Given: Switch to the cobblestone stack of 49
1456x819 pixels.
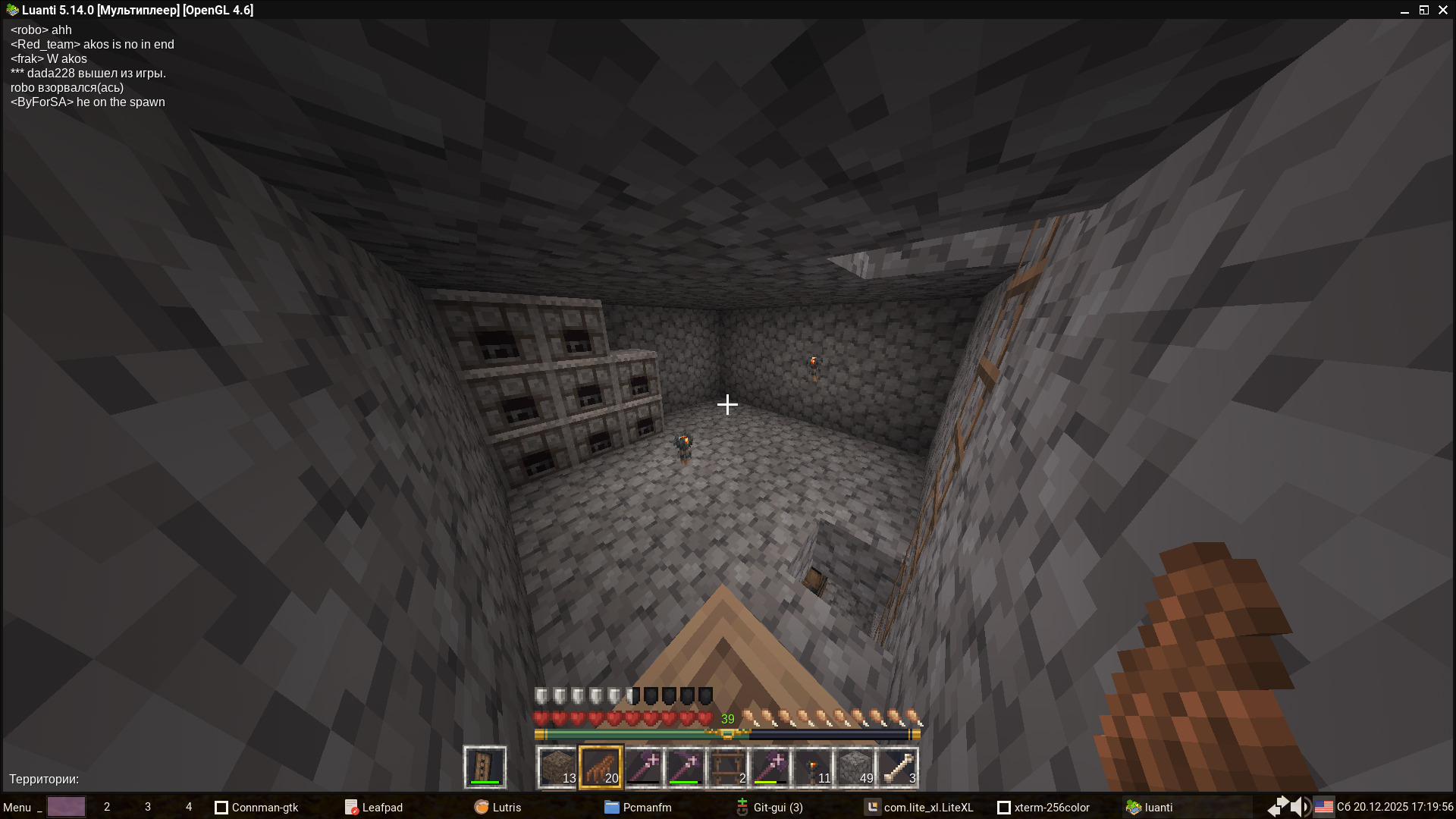Looking at the screenshot, I should click(x=855, y=767).
